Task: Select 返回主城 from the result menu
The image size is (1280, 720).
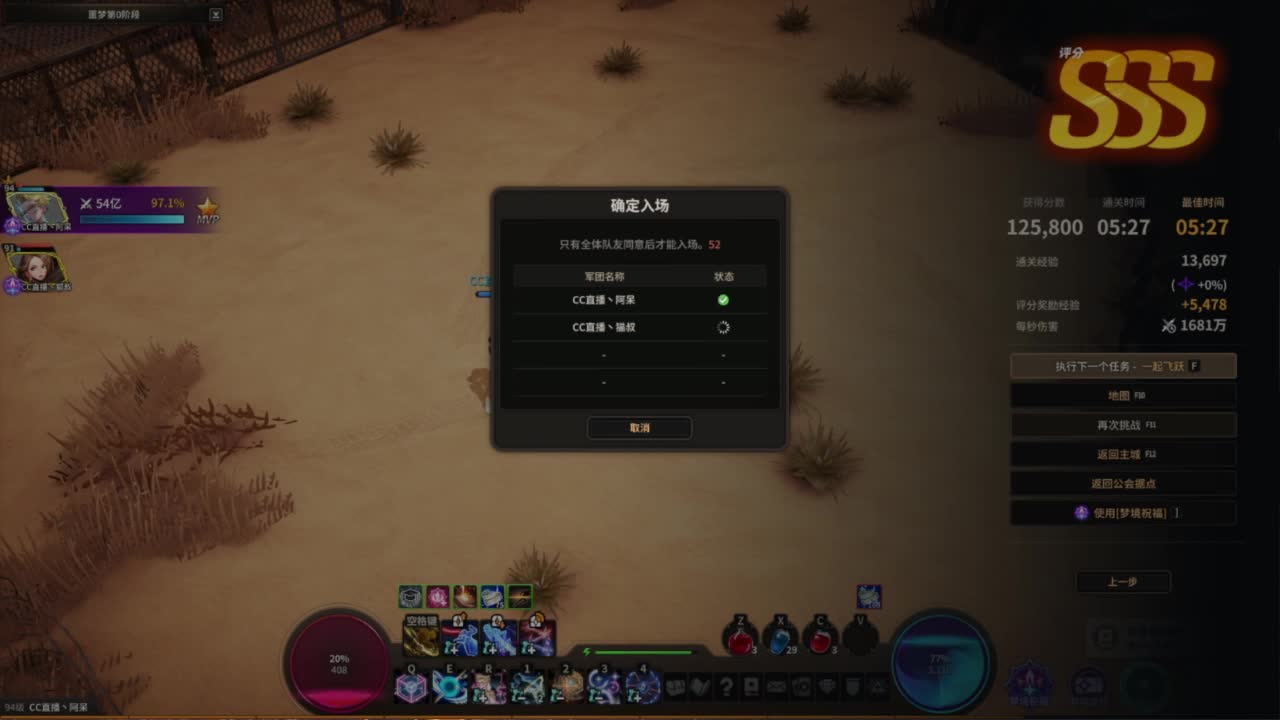Action: [1123, 453]
